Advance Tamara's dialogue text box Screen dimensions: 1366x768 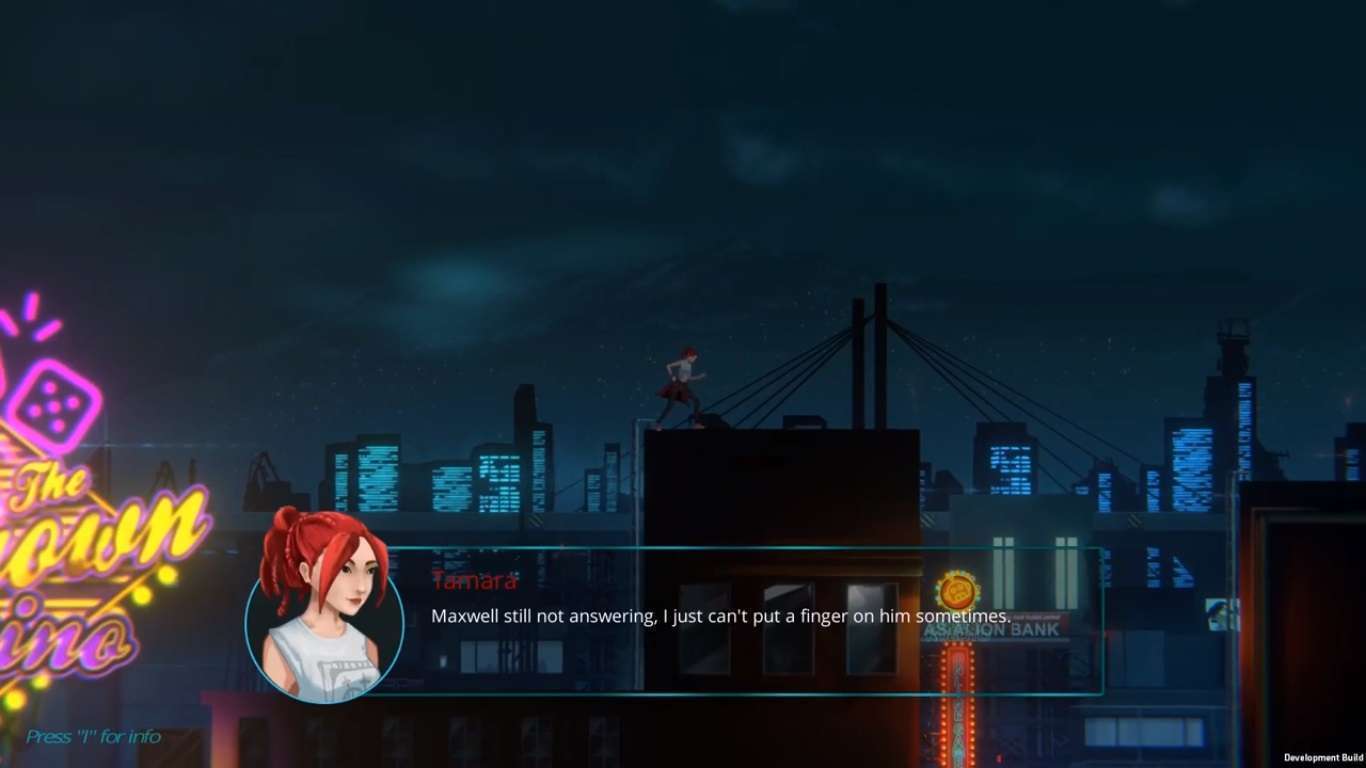point(720,617)
